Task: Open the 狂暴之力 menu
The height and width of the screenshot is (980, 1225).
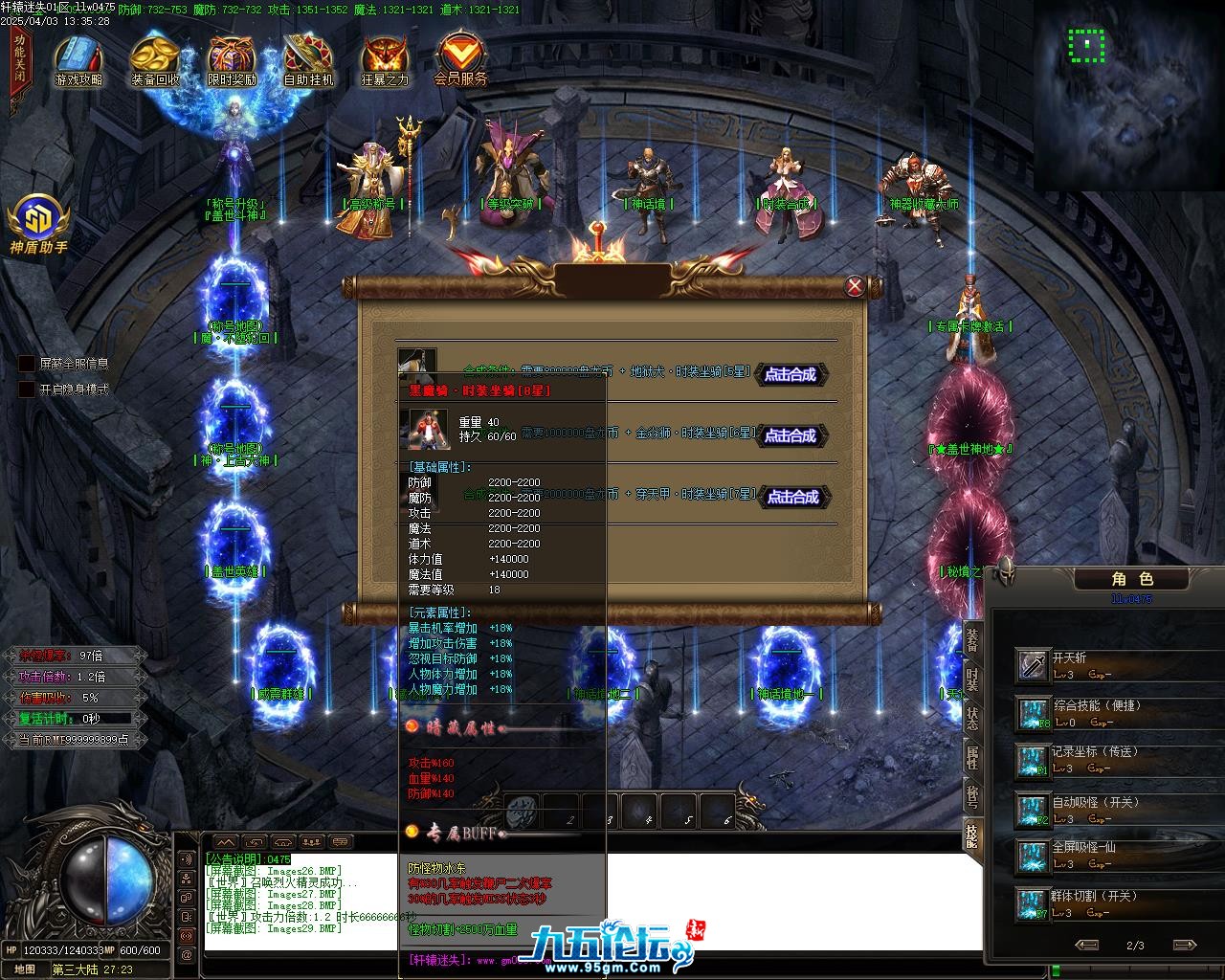Action: (x=385, y=60)
